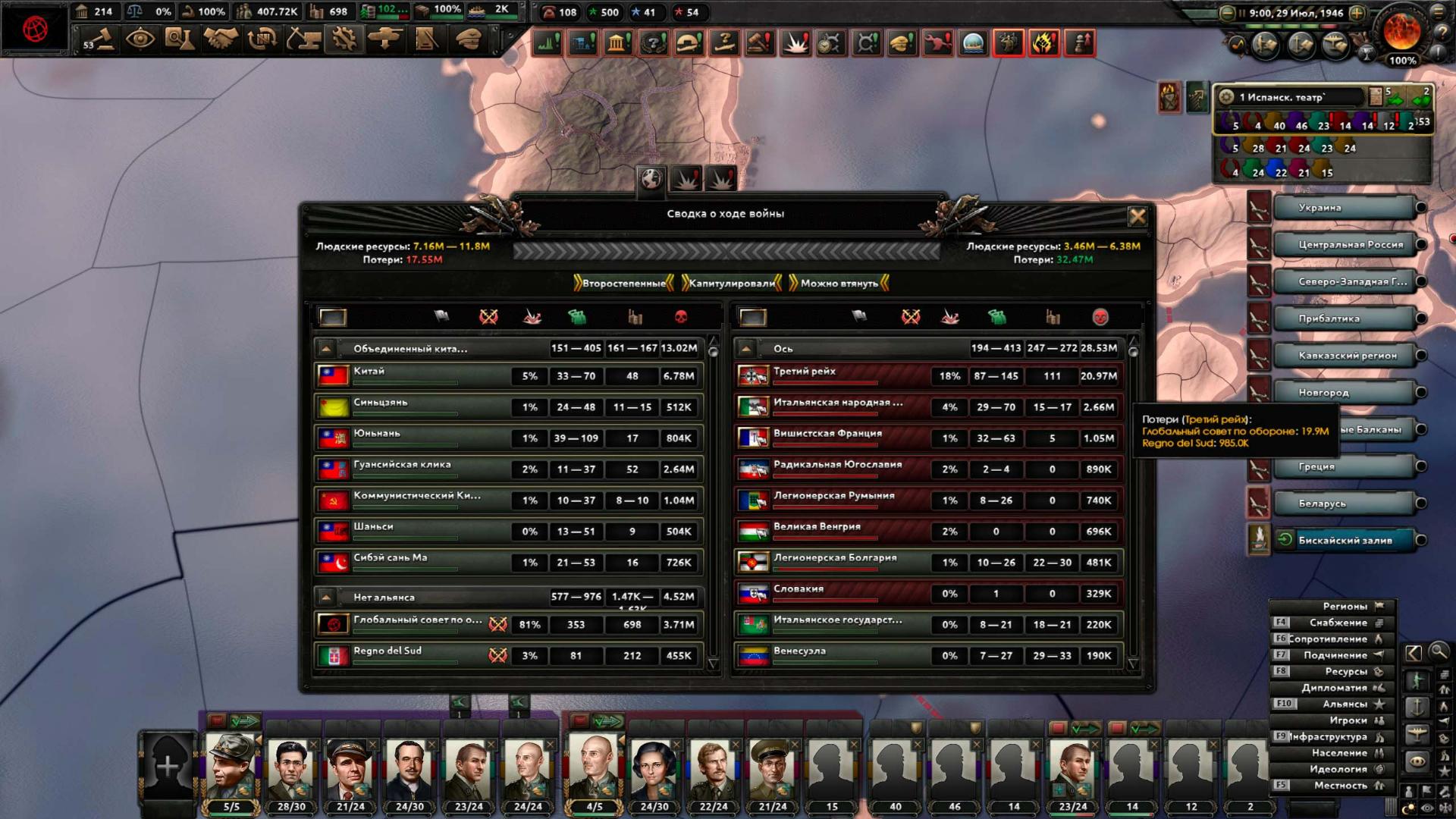Image resolution: width=1456 pixels, height=819 pixels.
Task: Open the Бискайский залив region
Action: tap(1344, 541)
